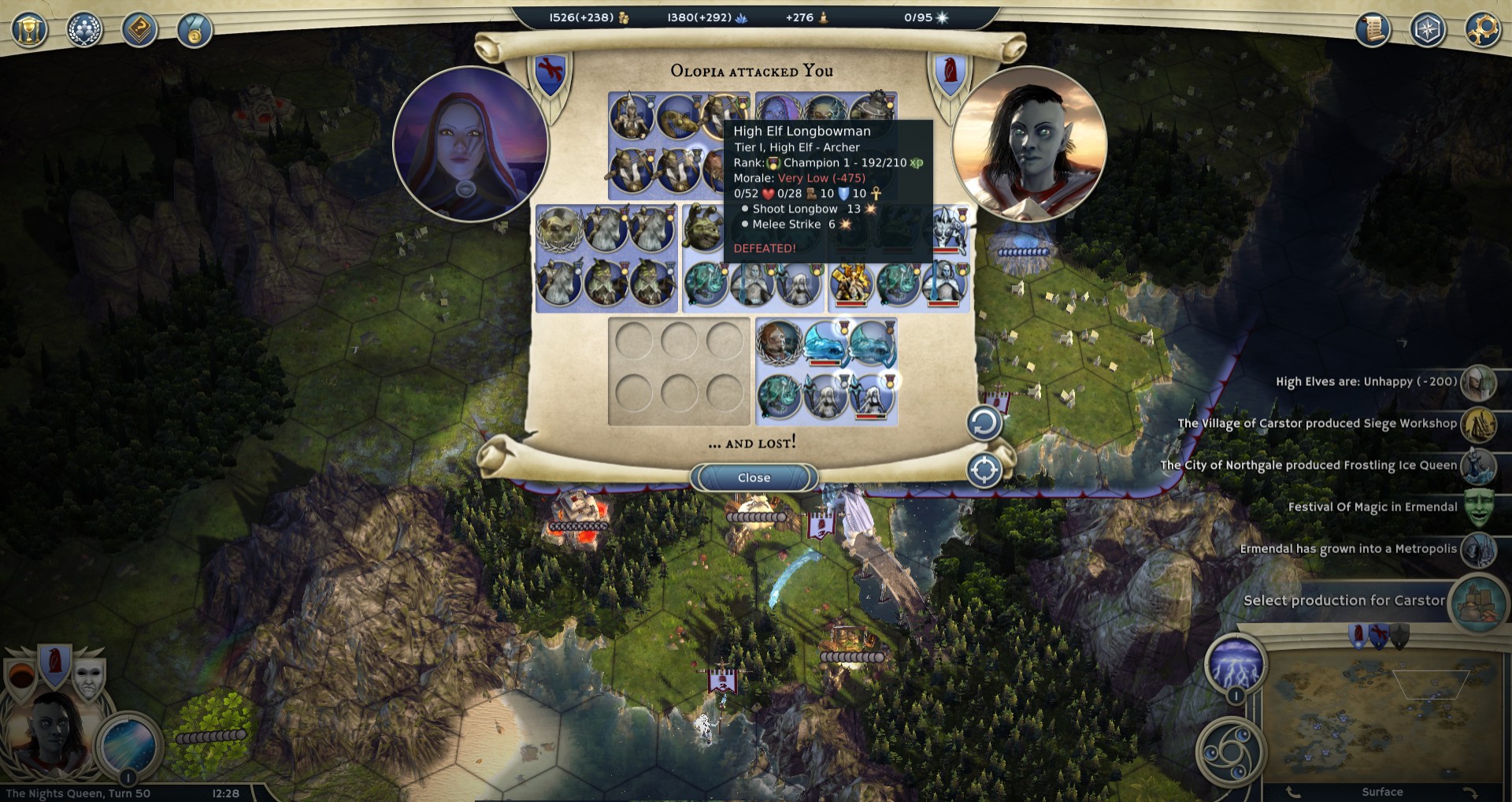Open the question mark tome icon

click(139, 30)
